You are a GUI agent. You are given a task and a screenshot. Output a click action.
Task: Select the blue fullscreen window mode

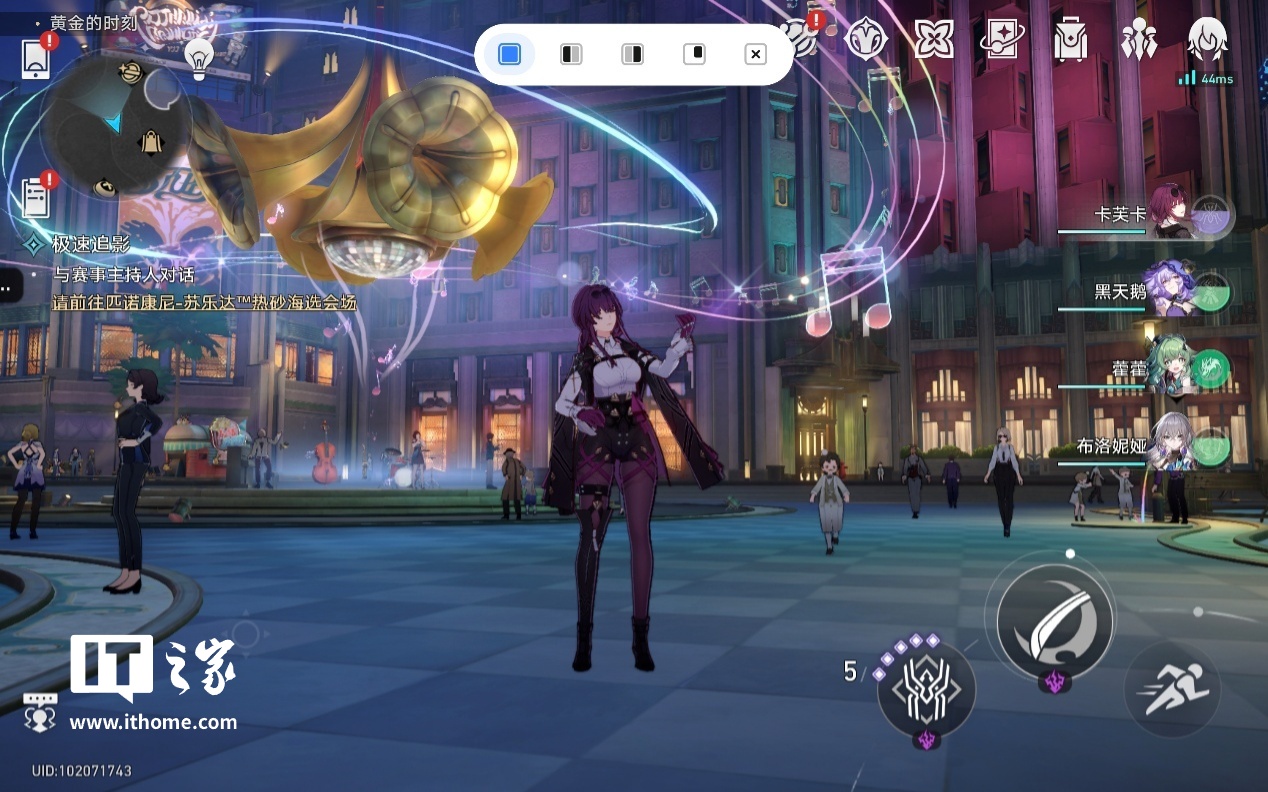pyautogui.click(x=509, y=54)
